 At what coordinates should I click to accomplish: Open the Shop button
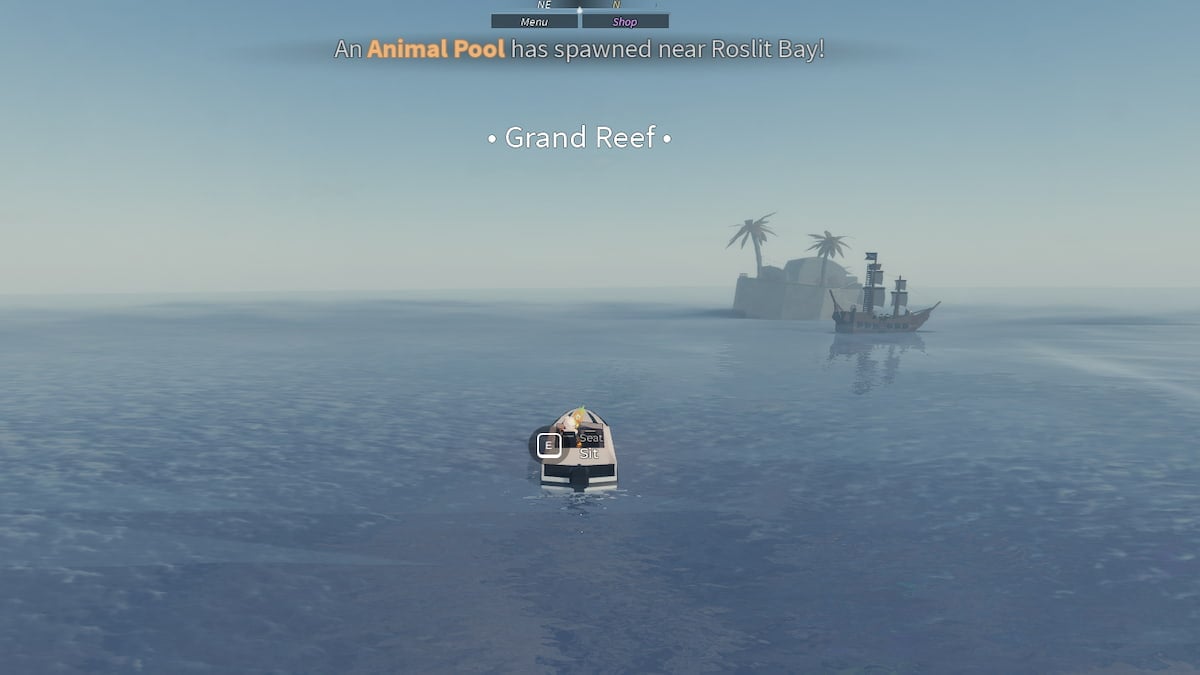pos(625,21)
